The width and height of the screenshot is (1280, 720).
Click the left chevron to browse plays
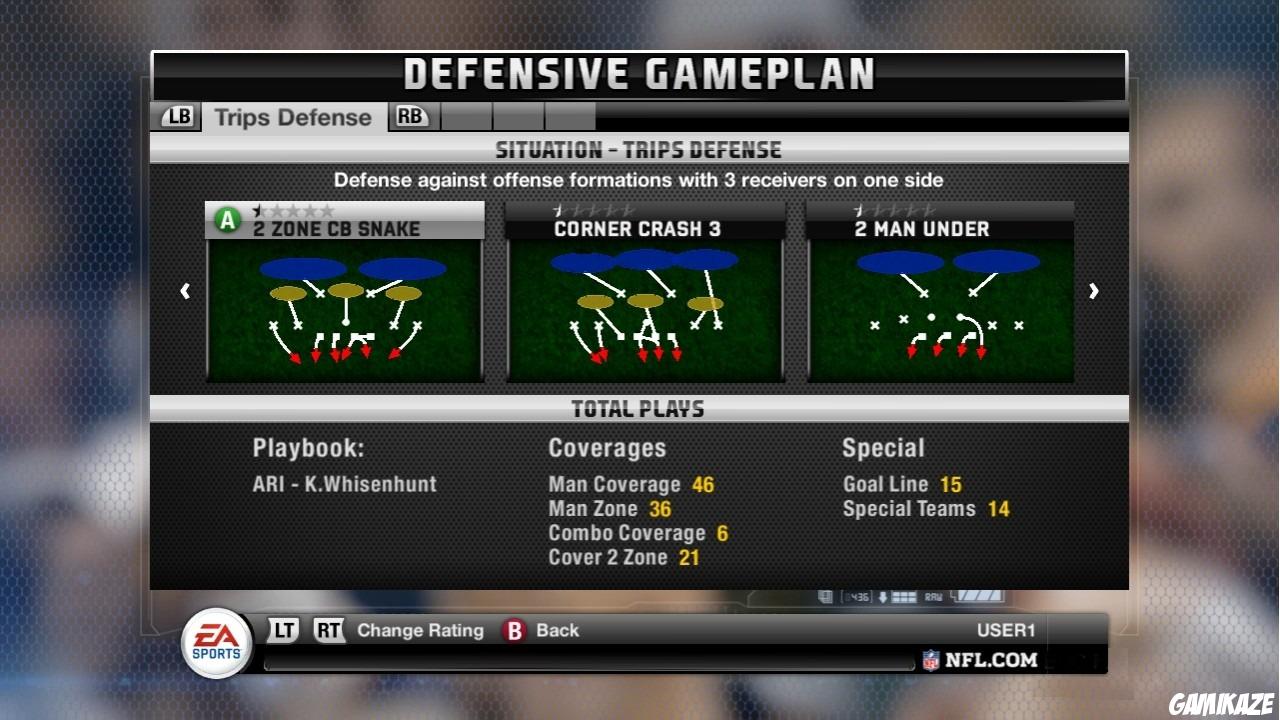(185, 290)
